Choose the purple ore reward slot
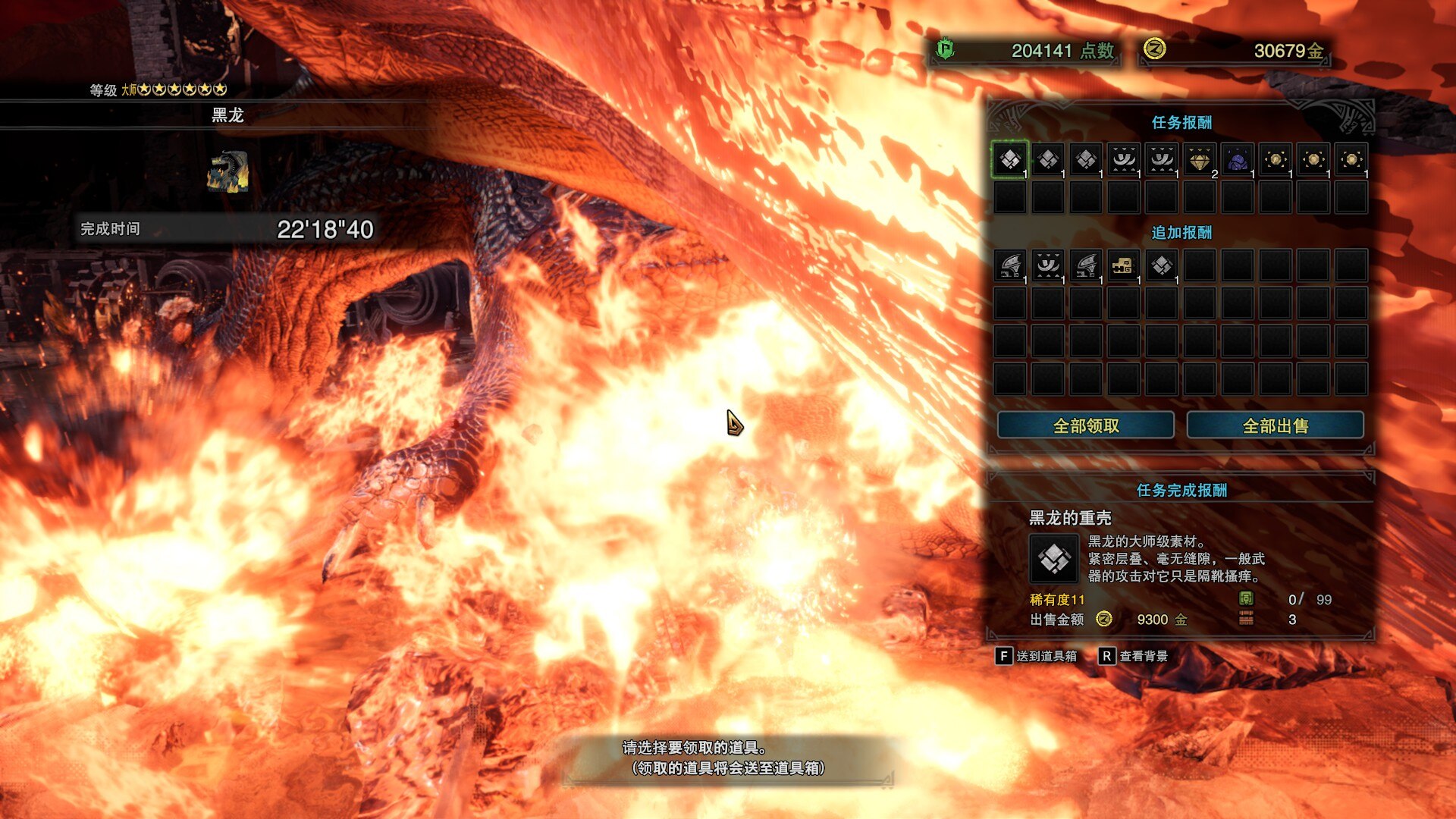The image size is (1456, 819). point(1238,159)
